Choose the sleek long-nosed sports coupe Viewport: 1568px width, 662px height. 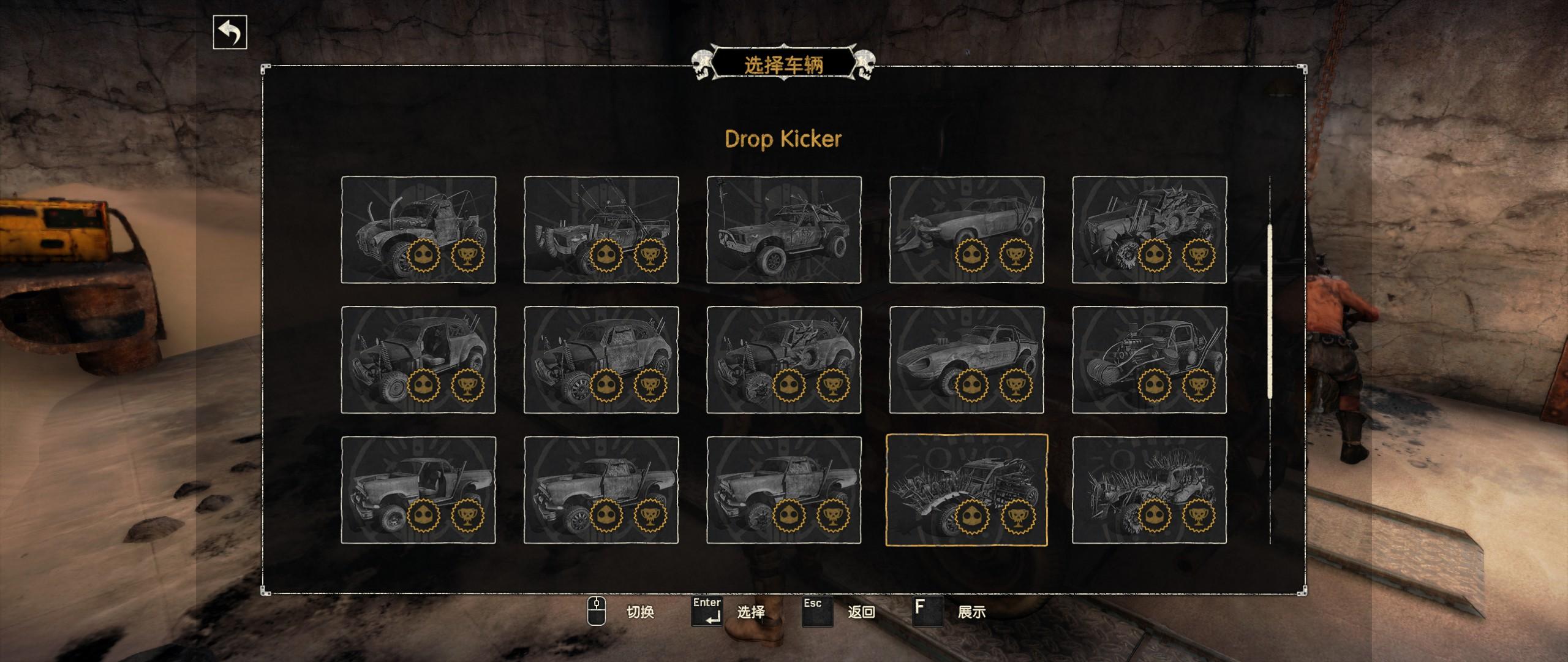click(967, 360)
